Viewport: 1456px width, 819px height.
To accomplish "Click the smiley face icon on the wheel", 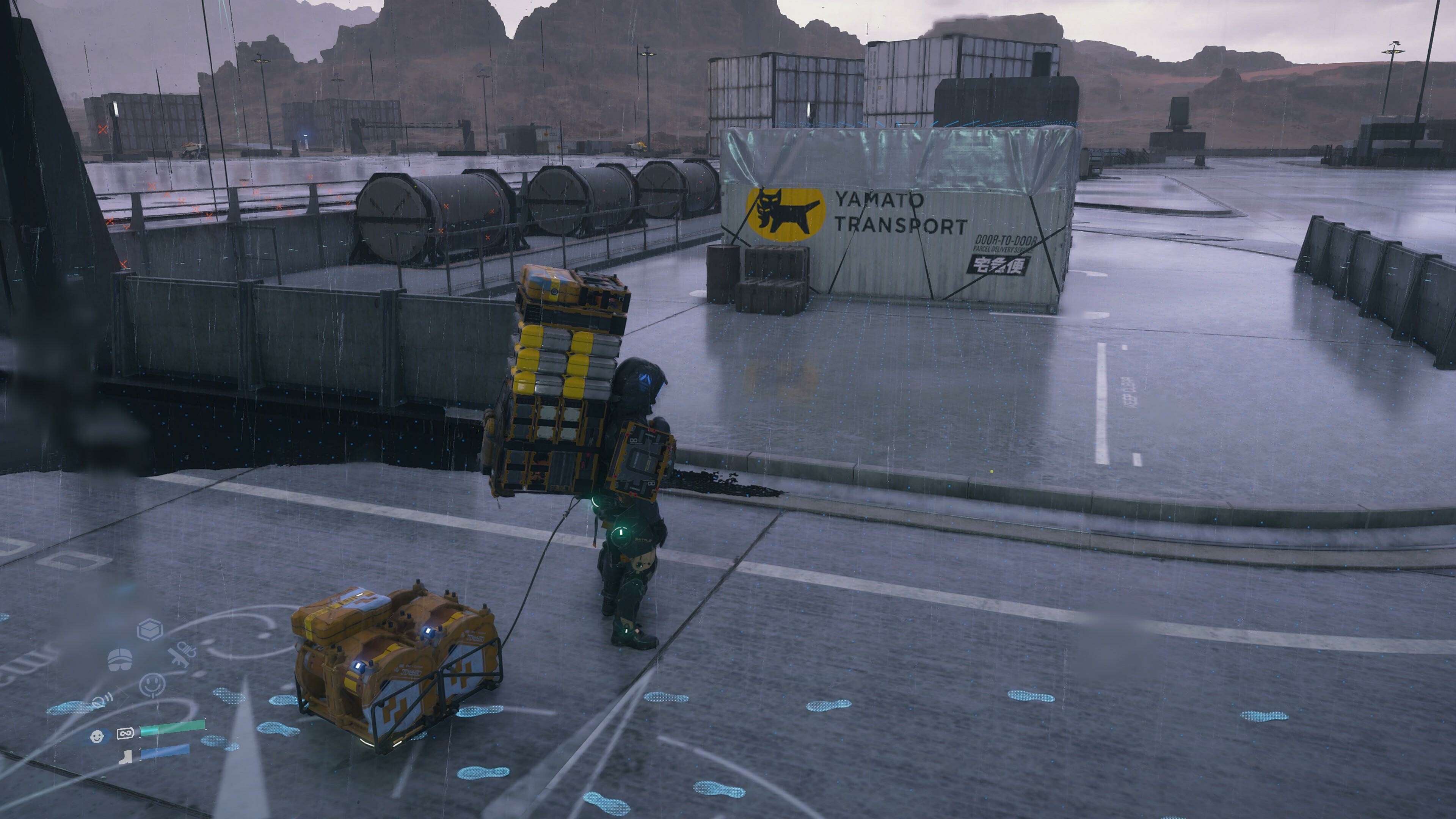I will point(152,686).
